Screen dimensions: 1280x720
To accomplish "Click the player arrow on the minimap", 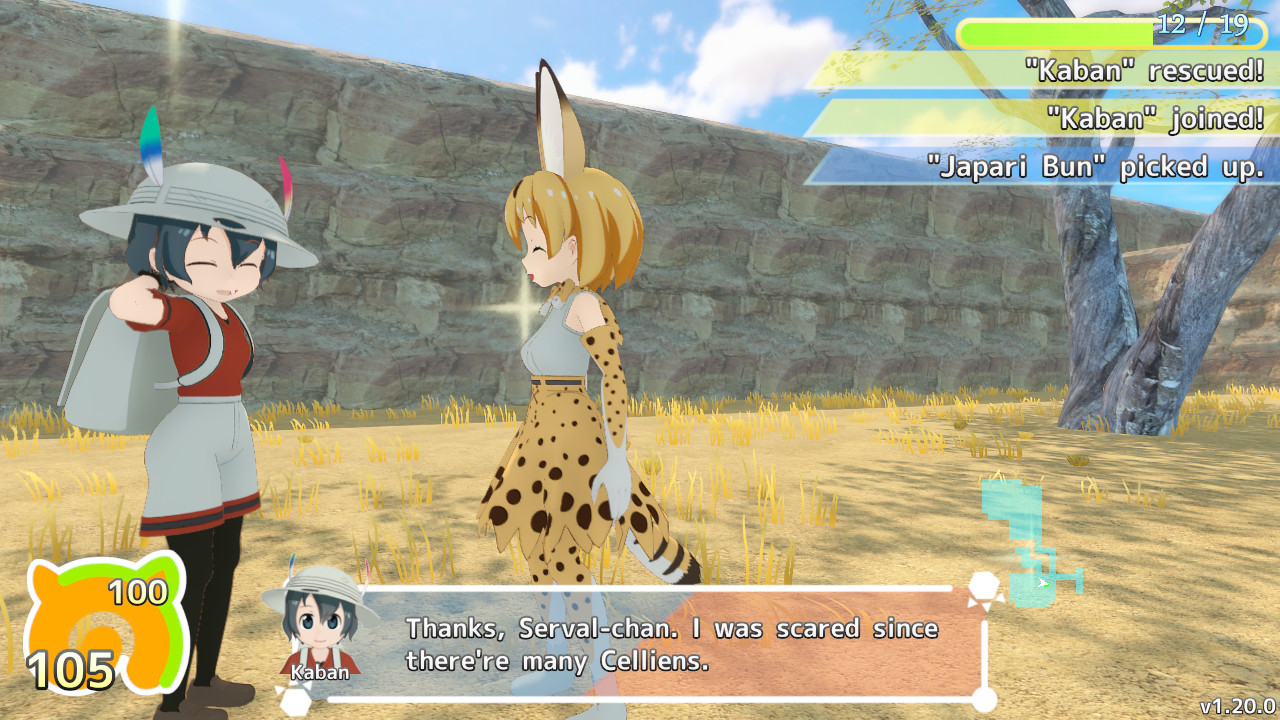I will pos(1043,582).
